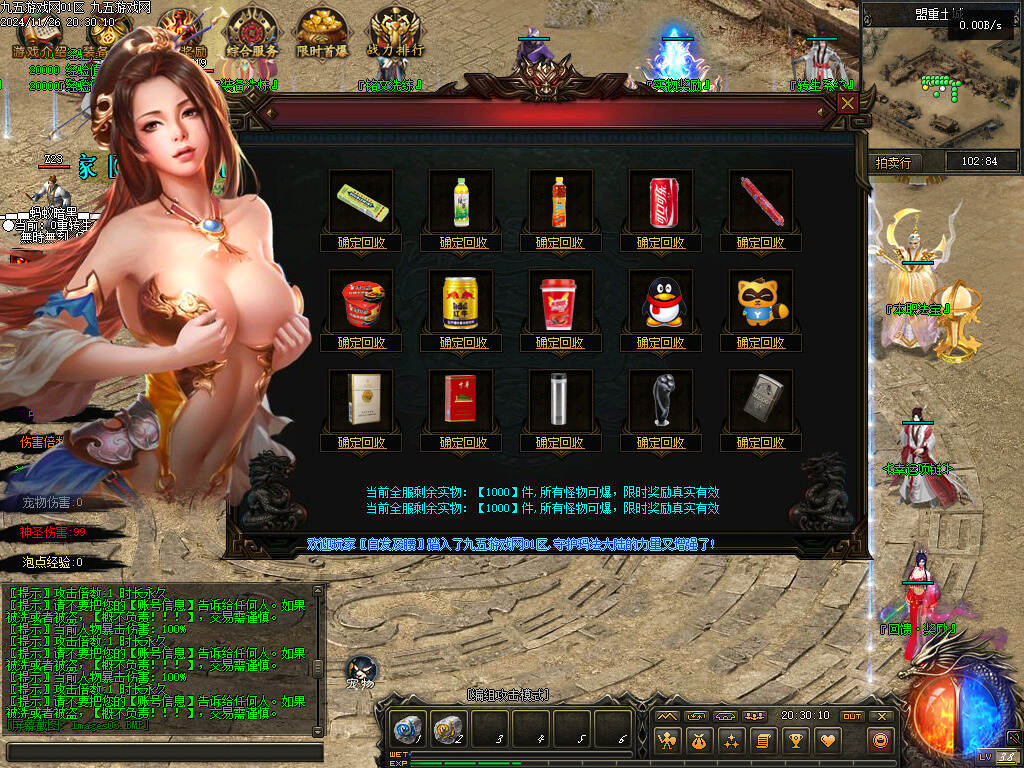Select the silver thermos slot
The height and width of the screenshot is (768, 1024).
(561, 401)
